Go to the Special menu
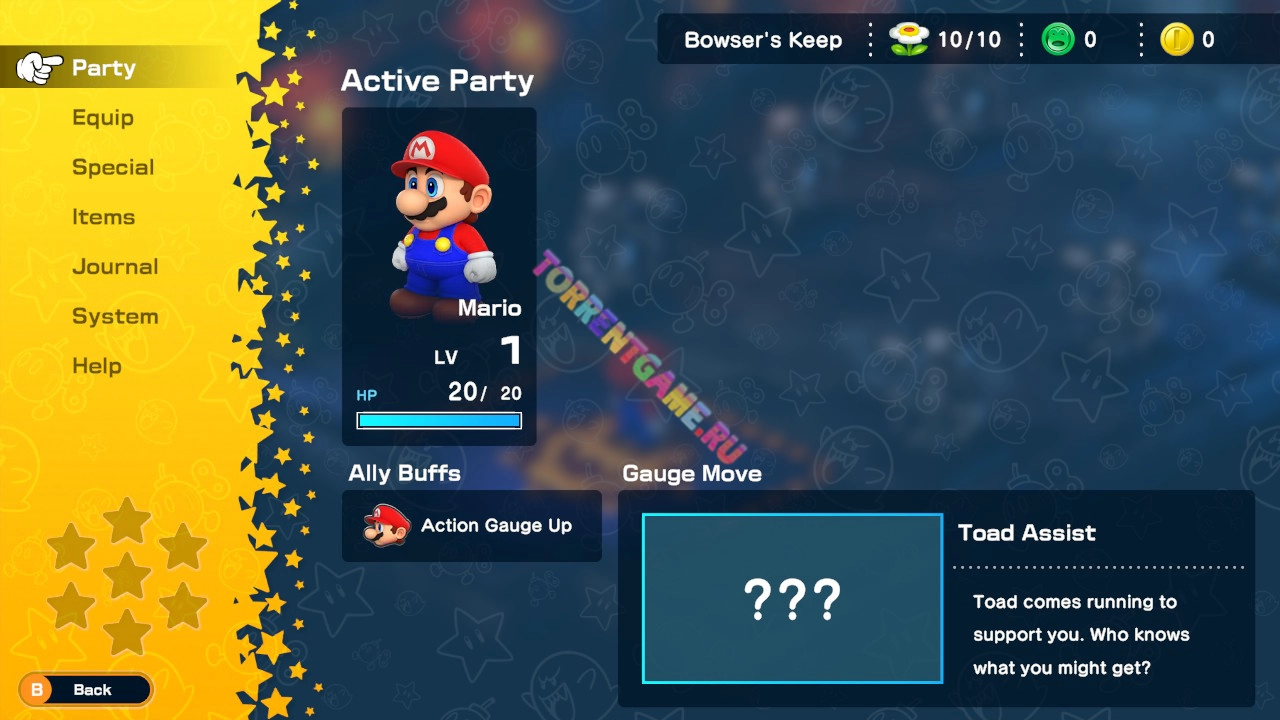This screenshot has height=720, width=1280. 113,167
